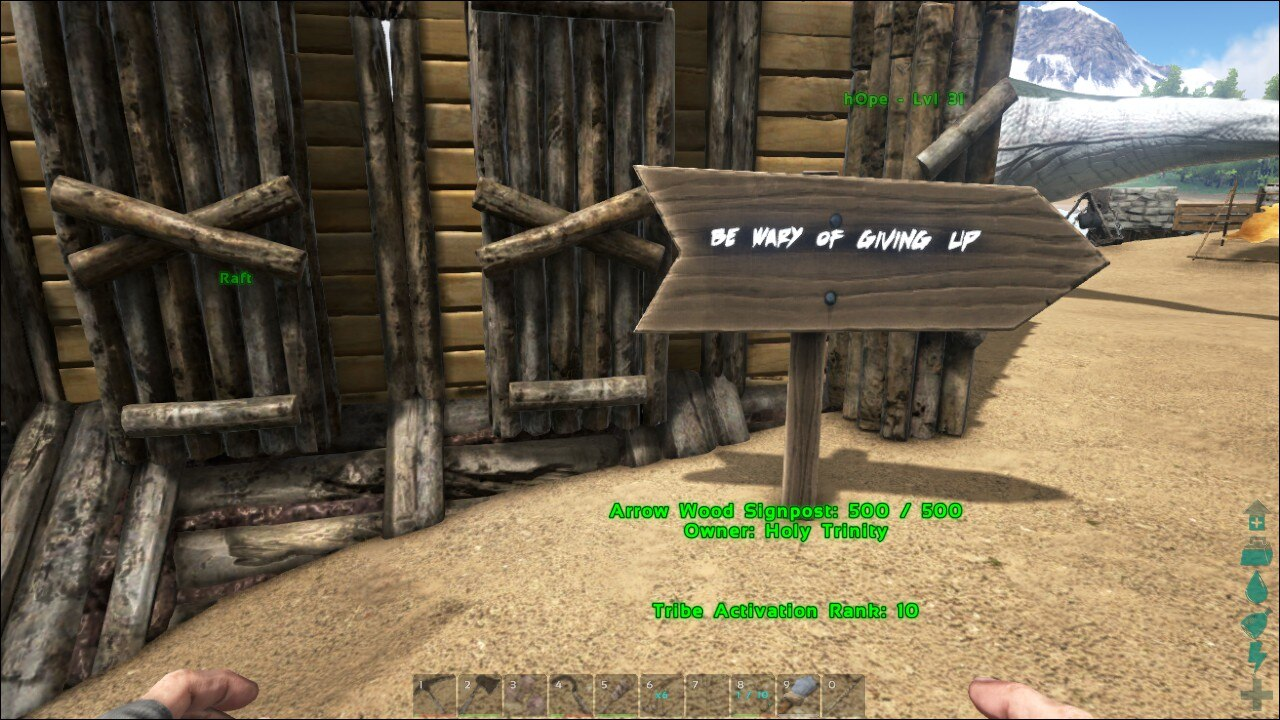This screenshot has width=1280, height=720.
Task: Equip the slot 8 item showing 1 / 10
Action: coord(750,695)
